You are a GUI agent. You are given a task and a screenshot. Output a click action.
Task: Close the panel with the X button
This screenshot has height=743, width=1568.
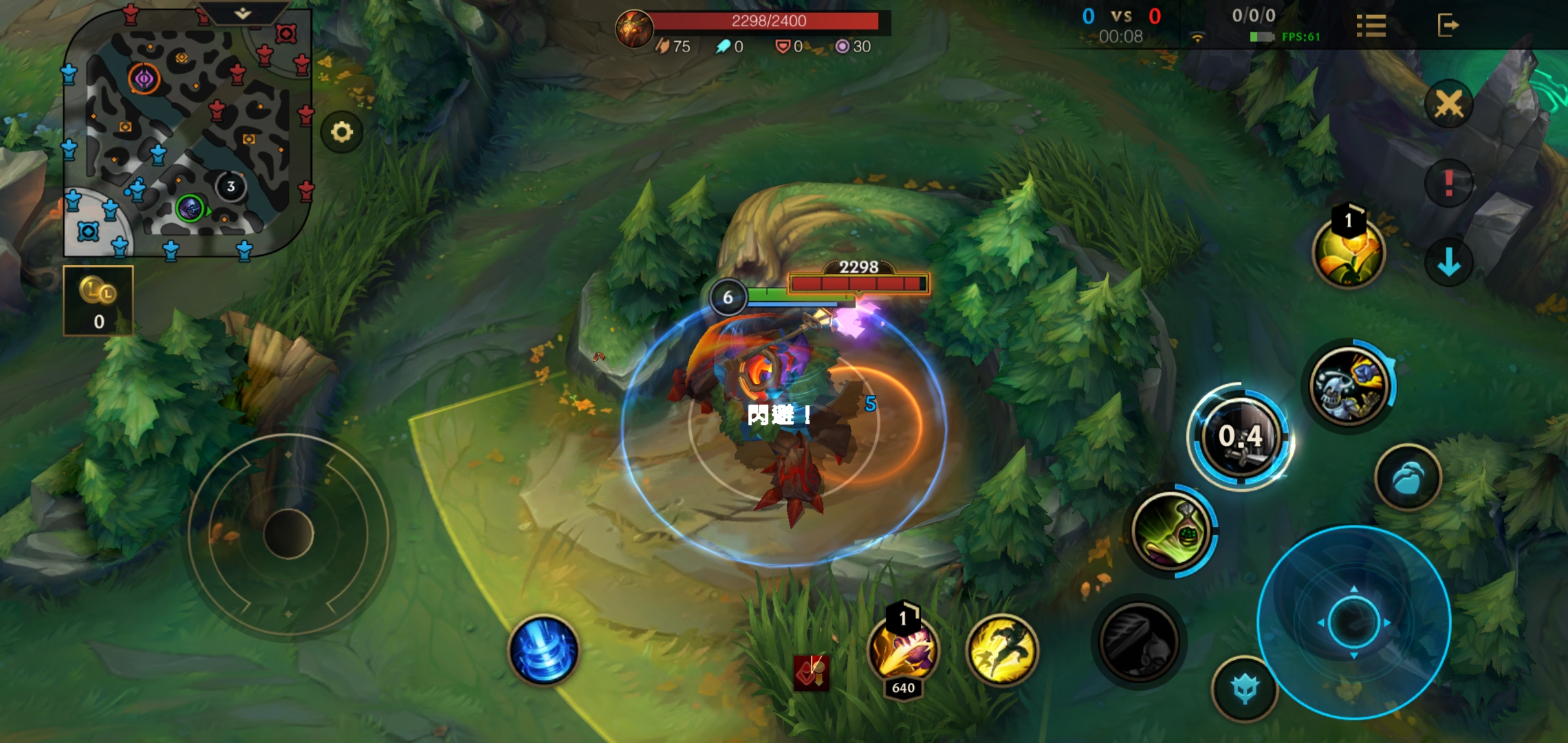1448,105
